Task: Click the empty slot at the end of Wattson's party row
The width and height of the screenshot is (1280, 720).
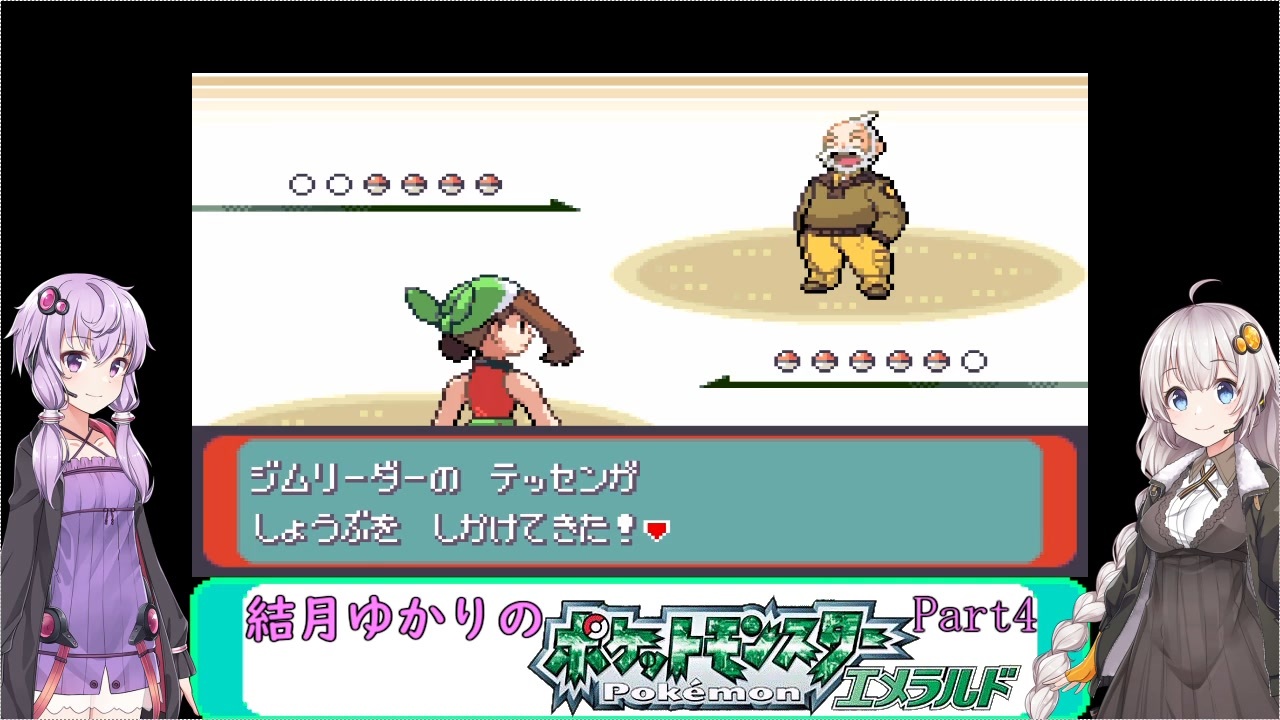Action: point(973,361)
